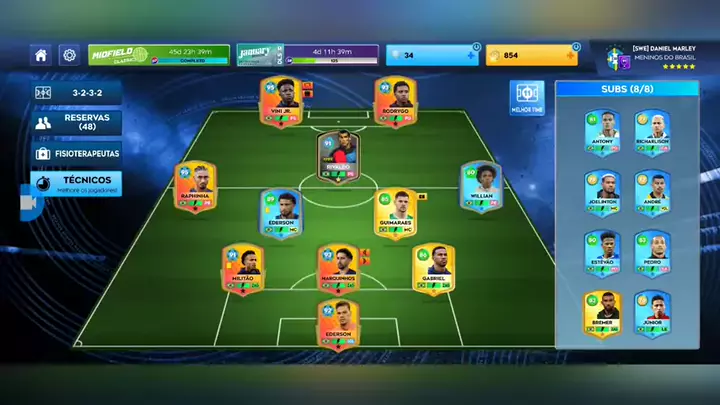Choose the Raphinha card on the pitch
The image size is (720, 405).
195,188
